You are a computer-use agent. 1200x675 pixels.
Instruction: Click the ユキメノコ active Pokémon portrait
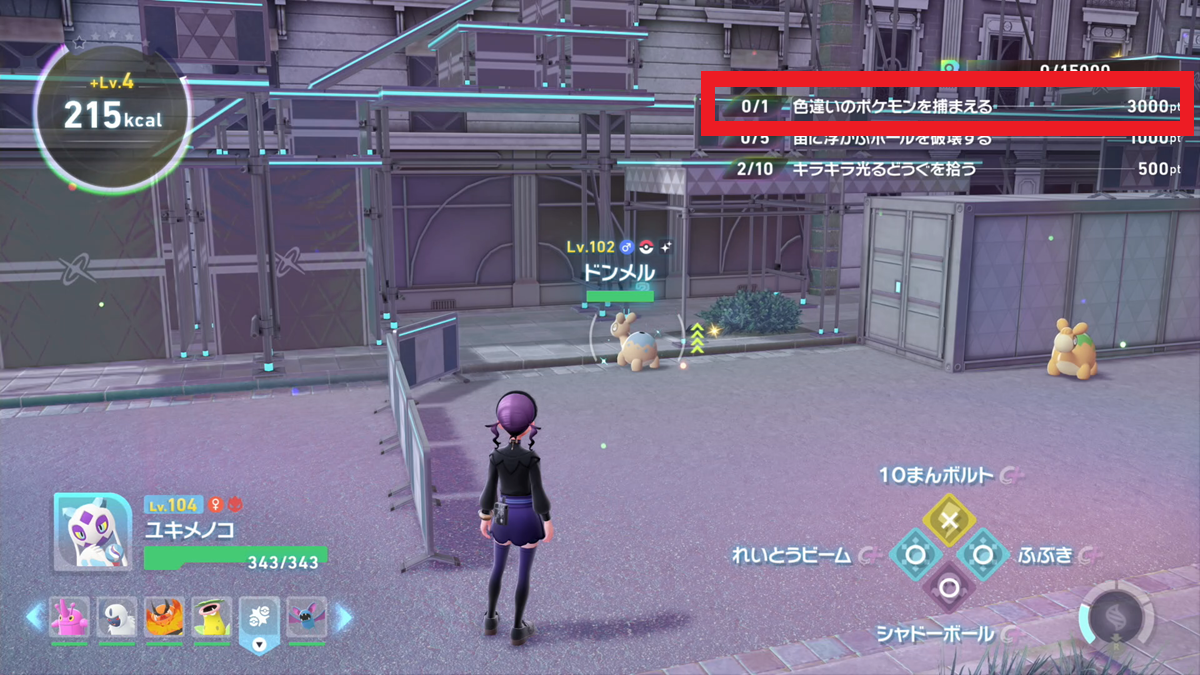[93, 532]
